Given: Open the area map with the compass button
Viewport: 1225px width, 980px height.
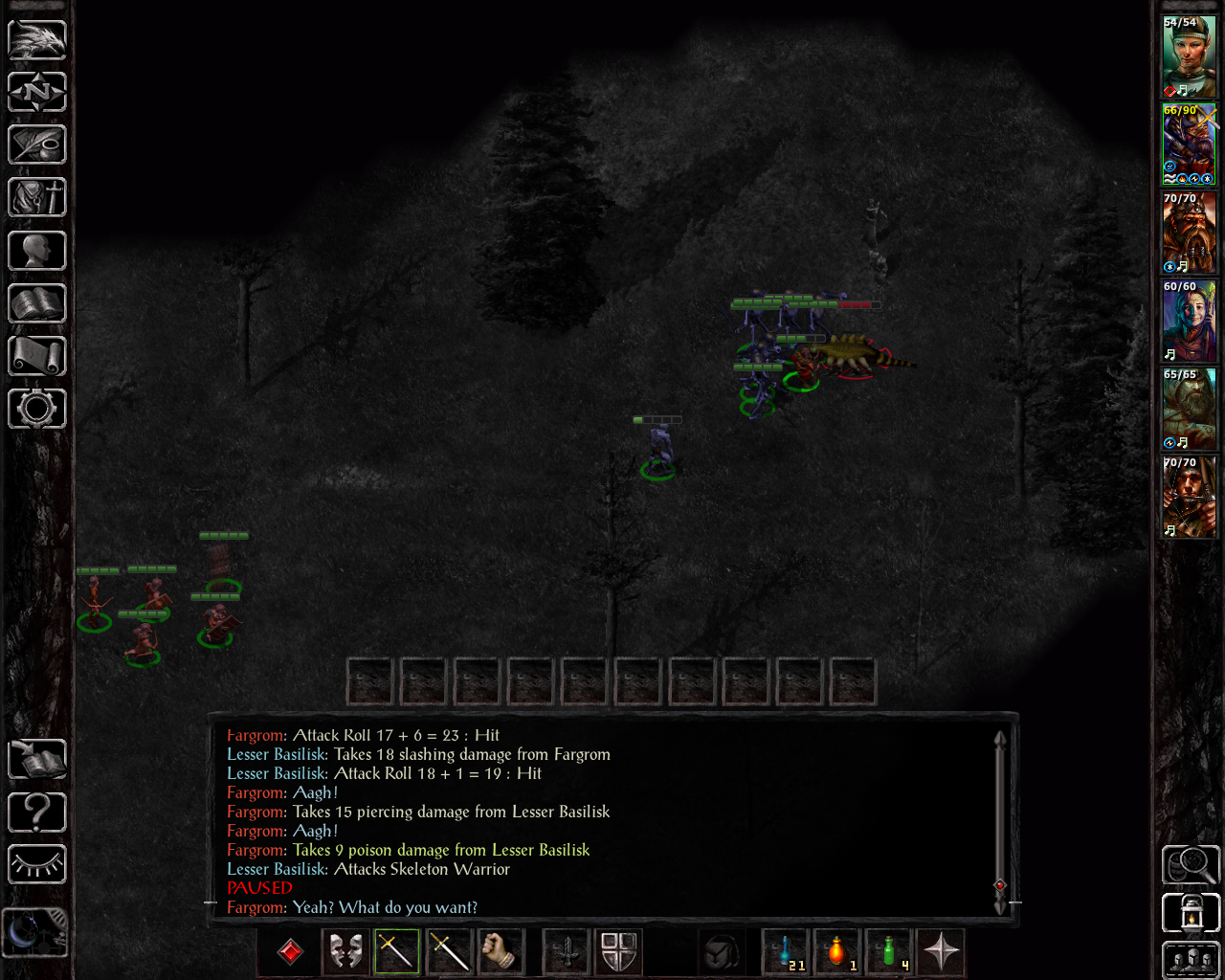Looking at the screenshot, I should click(37, 93).
